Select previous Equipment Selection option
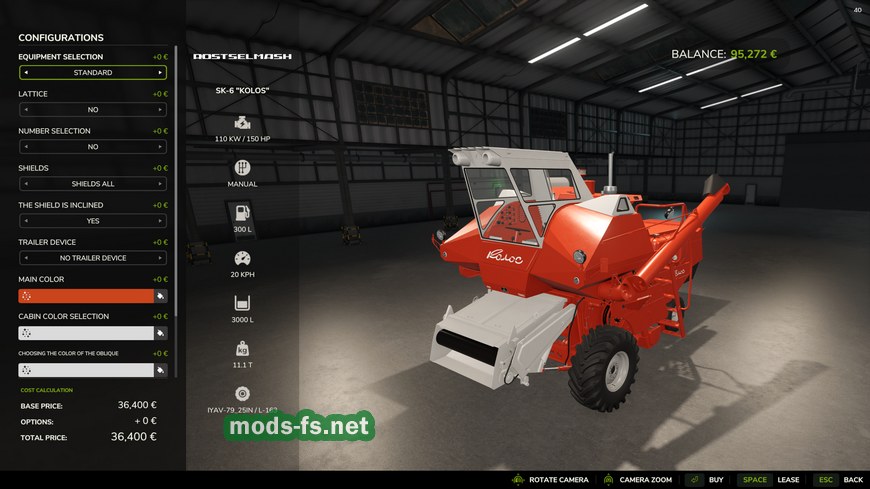Screen dimensions: 870x489 click(26, 73)
